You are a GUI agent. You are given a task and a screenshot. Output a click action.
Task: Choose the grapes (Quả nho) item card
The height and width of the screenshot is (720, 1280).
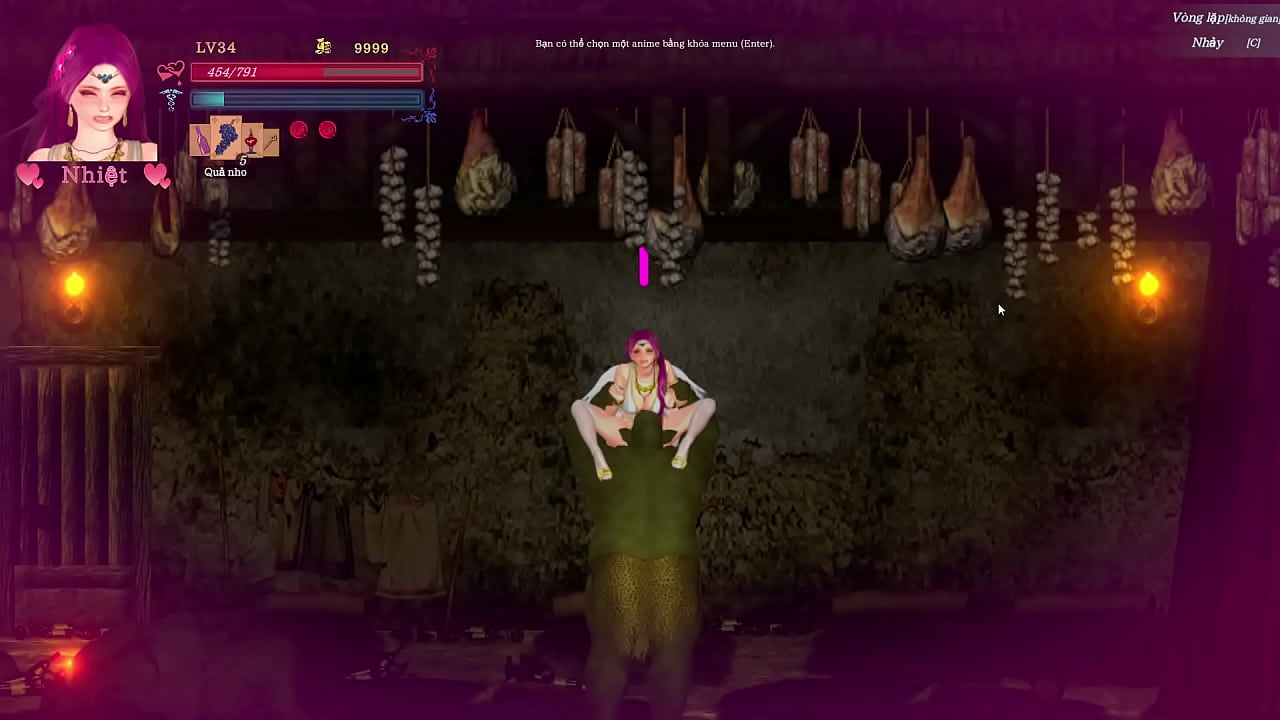226,135
